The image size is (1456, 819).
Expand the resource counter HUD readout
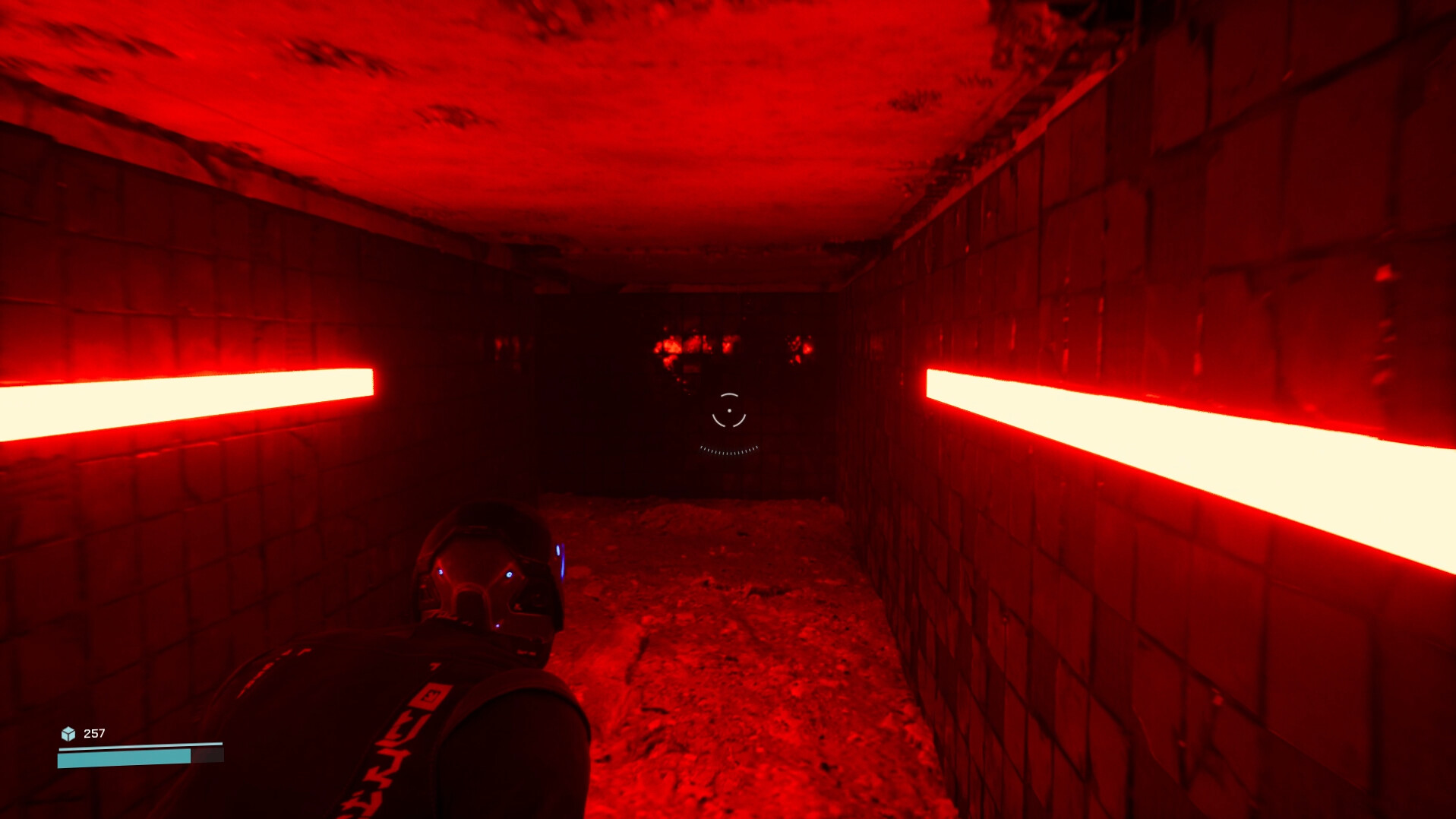(95, 734)
